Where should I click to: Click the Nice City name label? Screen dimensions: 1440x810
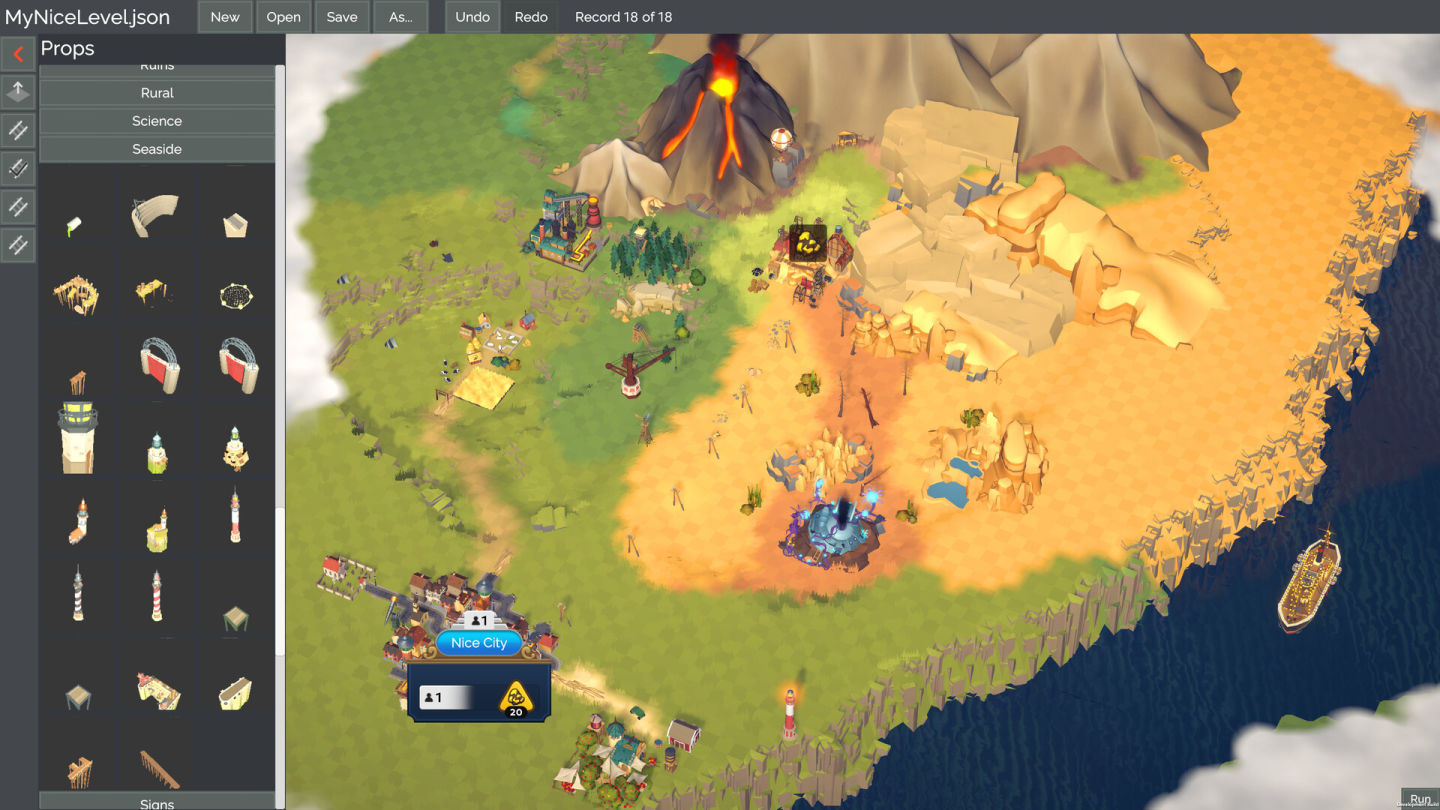click(479, 643)
